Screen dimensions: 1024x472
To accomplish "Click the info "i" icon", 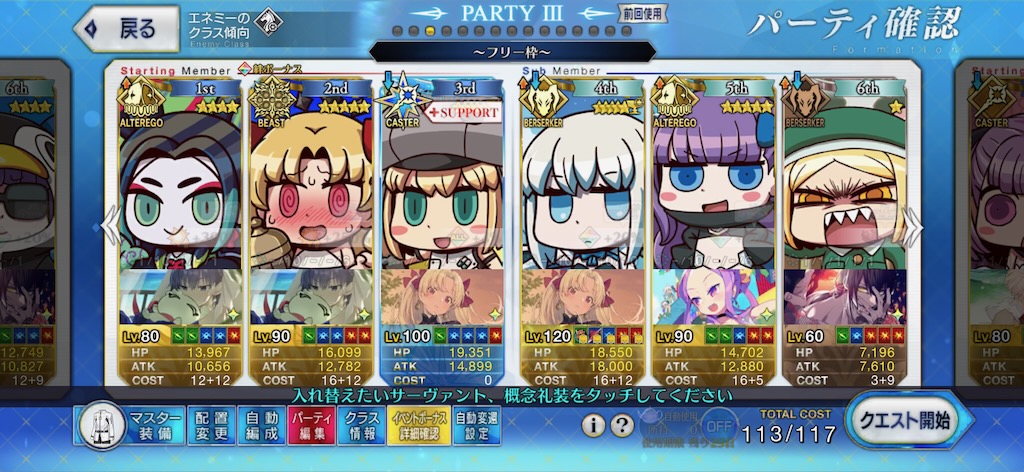I will (593, 426).
